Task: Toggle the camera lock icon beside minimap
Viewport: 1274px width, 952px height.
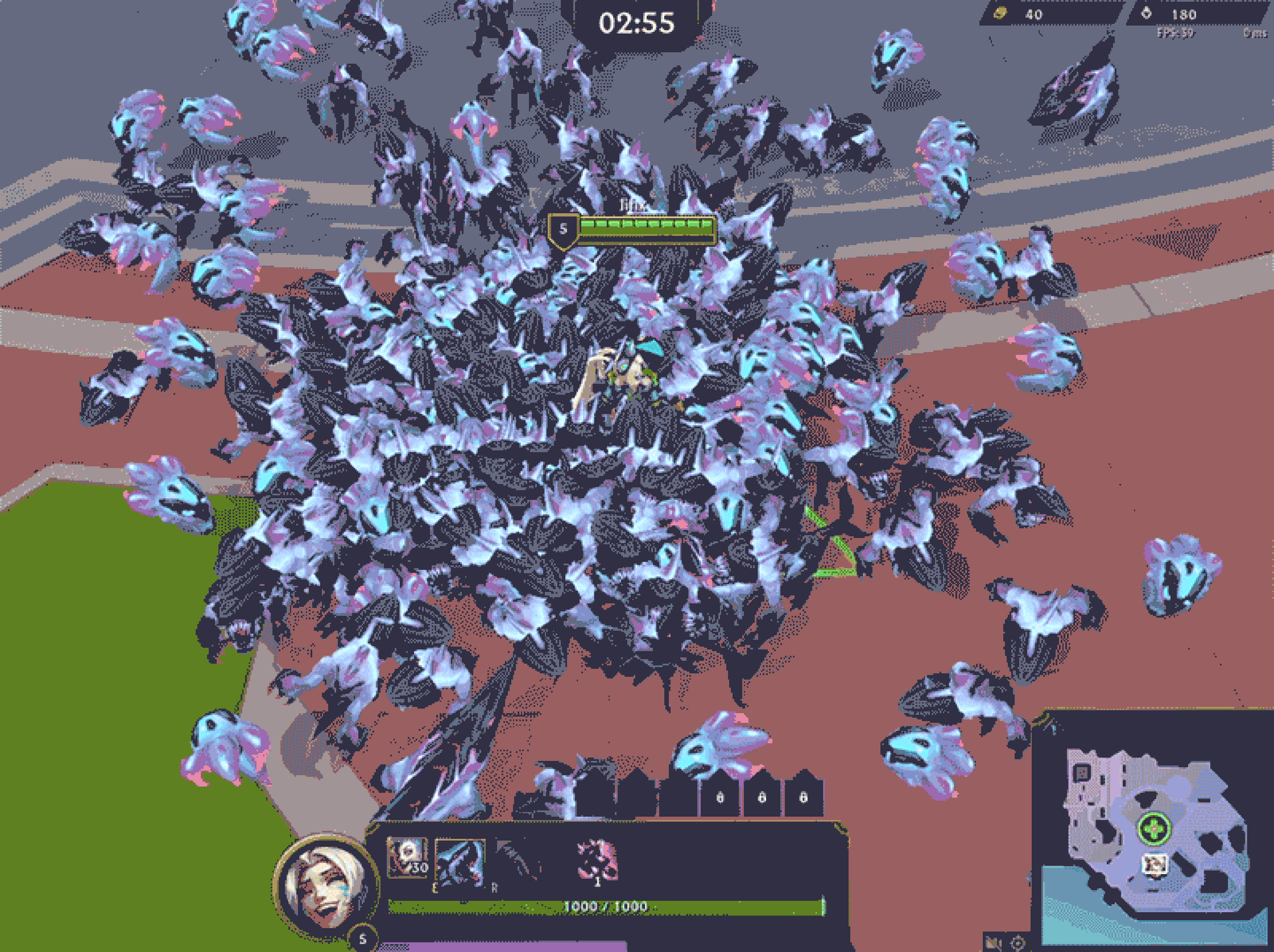Action: [992, 943]
